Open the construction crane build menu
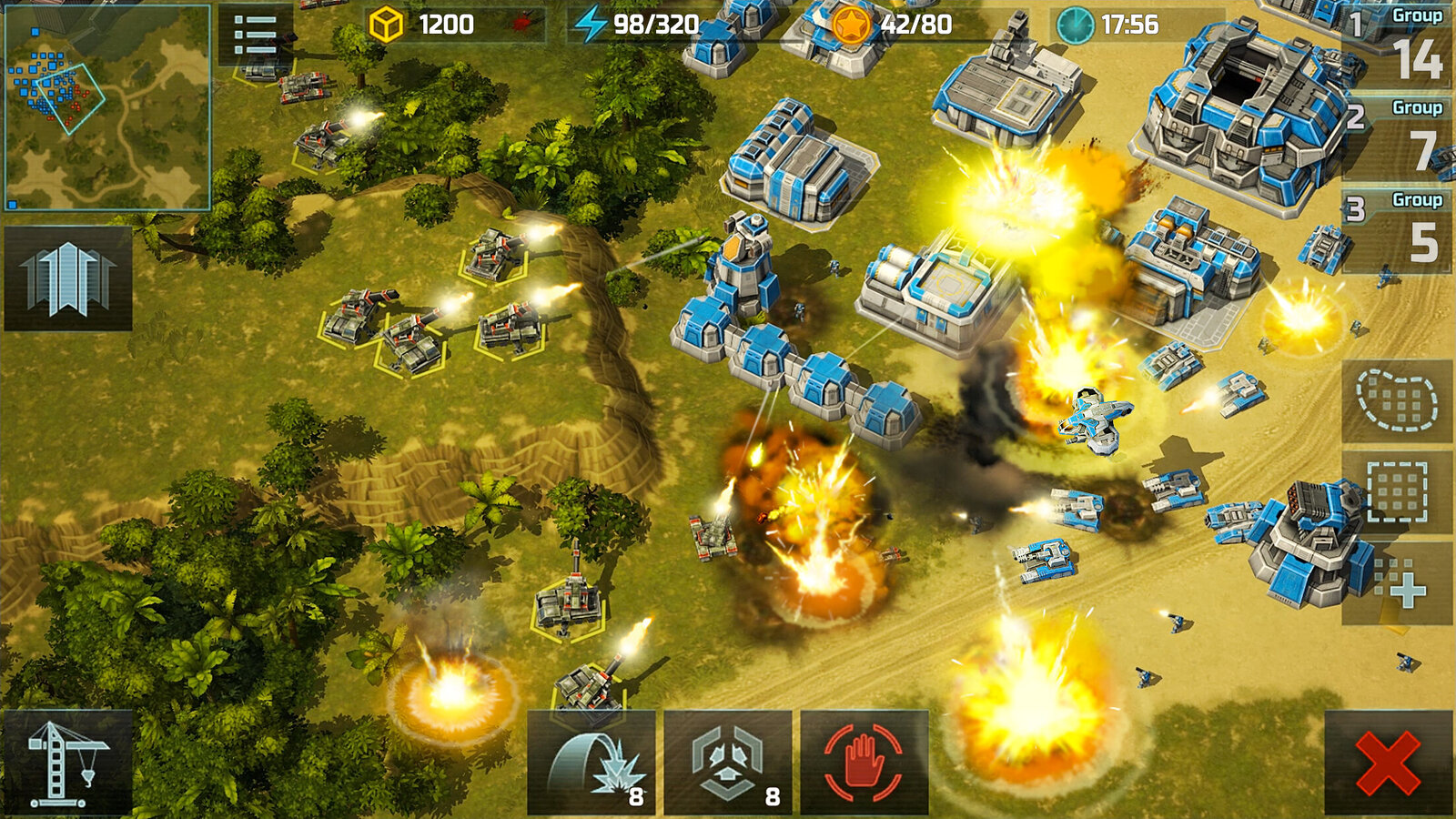1456x819 pixels. pyautogui.click(x=68, y=763)
